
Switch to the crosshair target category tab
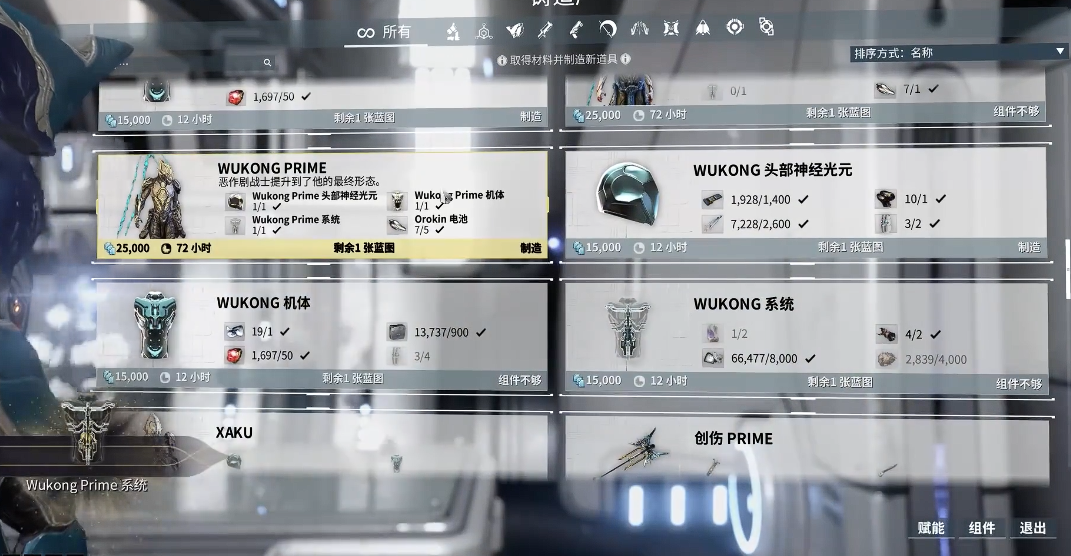click(x=734, y=28)
